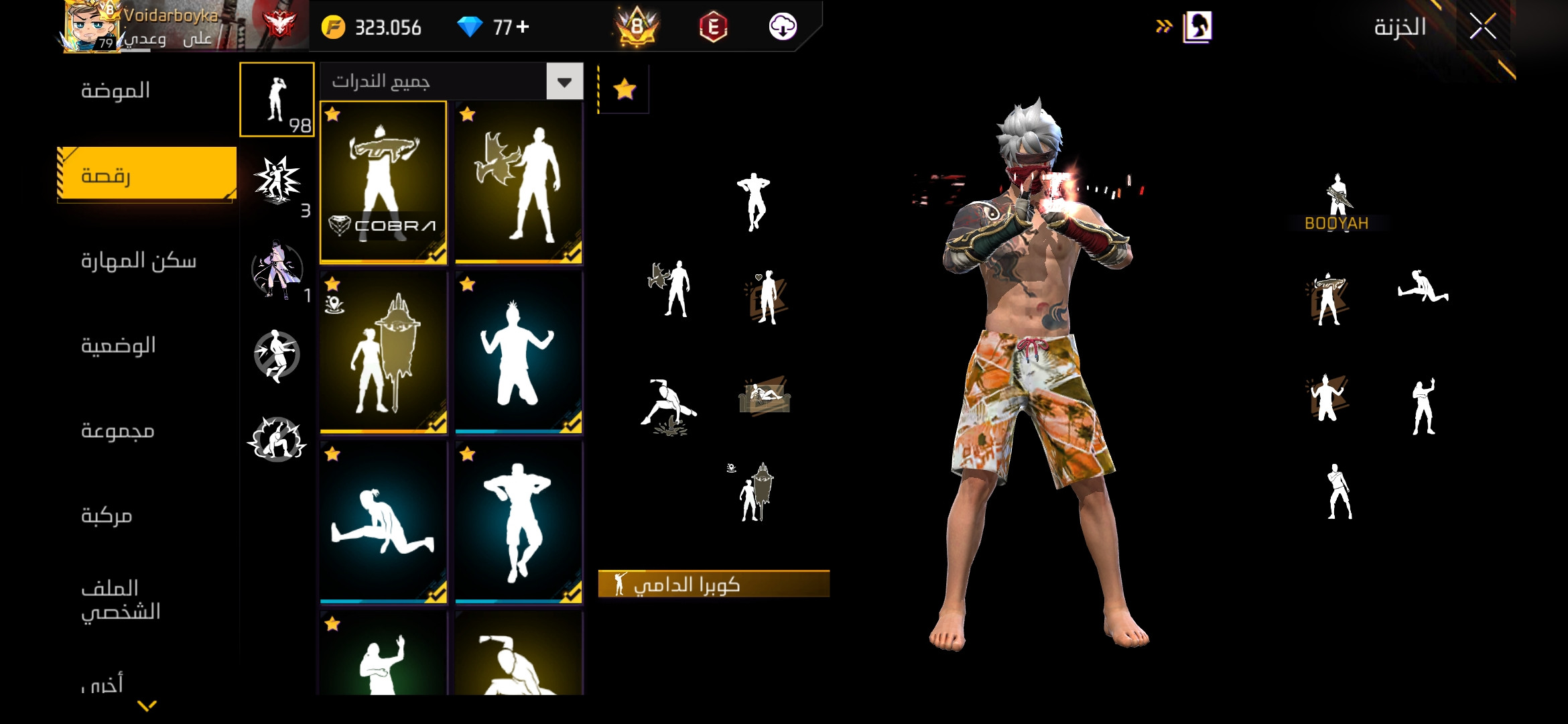
Task: Toggle the star favorites filter
Action: 625,89
